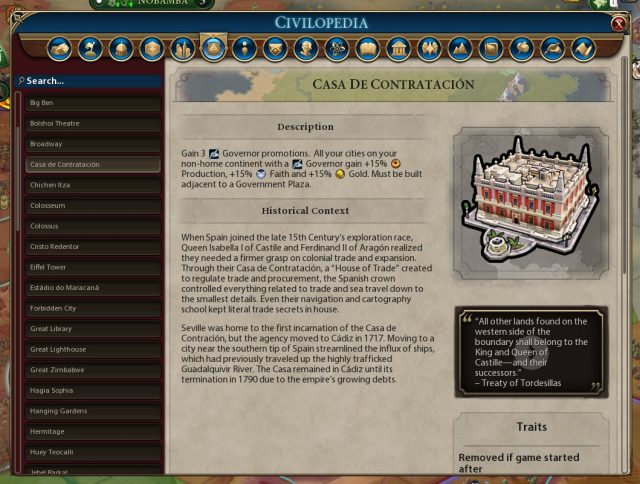Click the Civilopedia search field

[92, 80]
